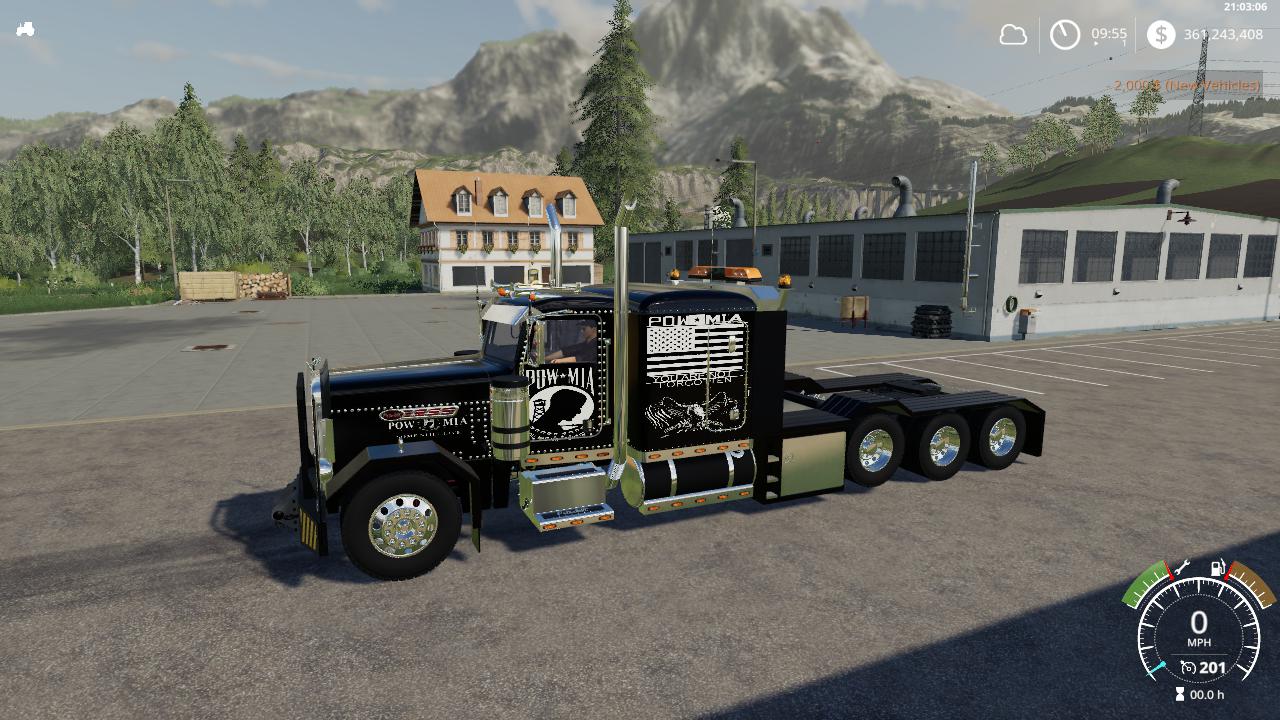The width and height of the screenshot is (1280, 720).
Task: Select the cruise control speed icon
Action: pos(1188,667)
